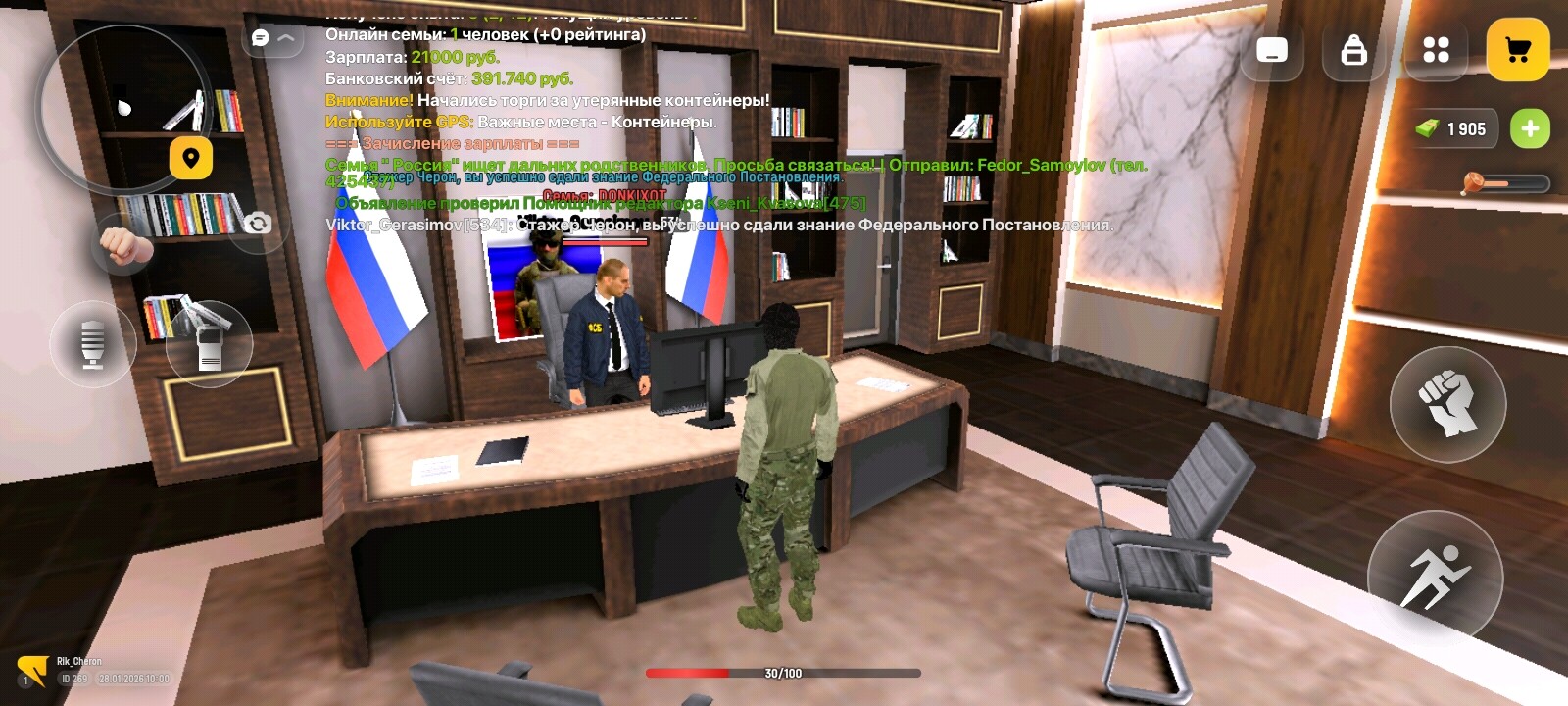Collapse the chat using the chevron arrow

(284, 37)
